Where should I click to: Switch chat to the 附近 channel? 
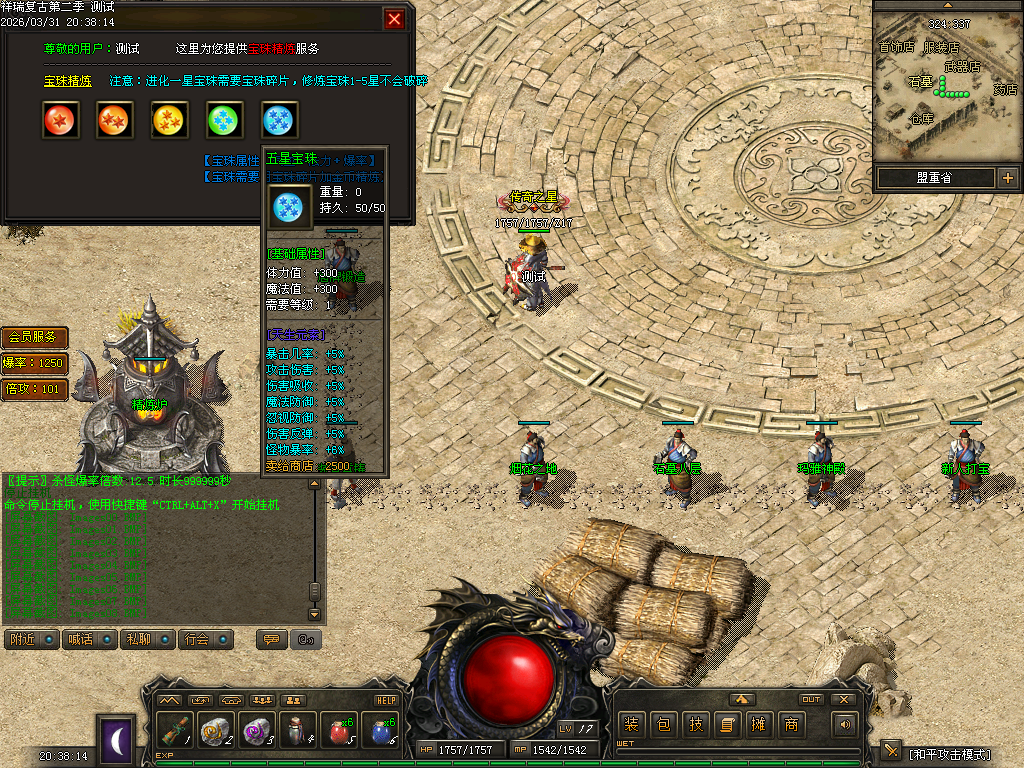[31, 639]
